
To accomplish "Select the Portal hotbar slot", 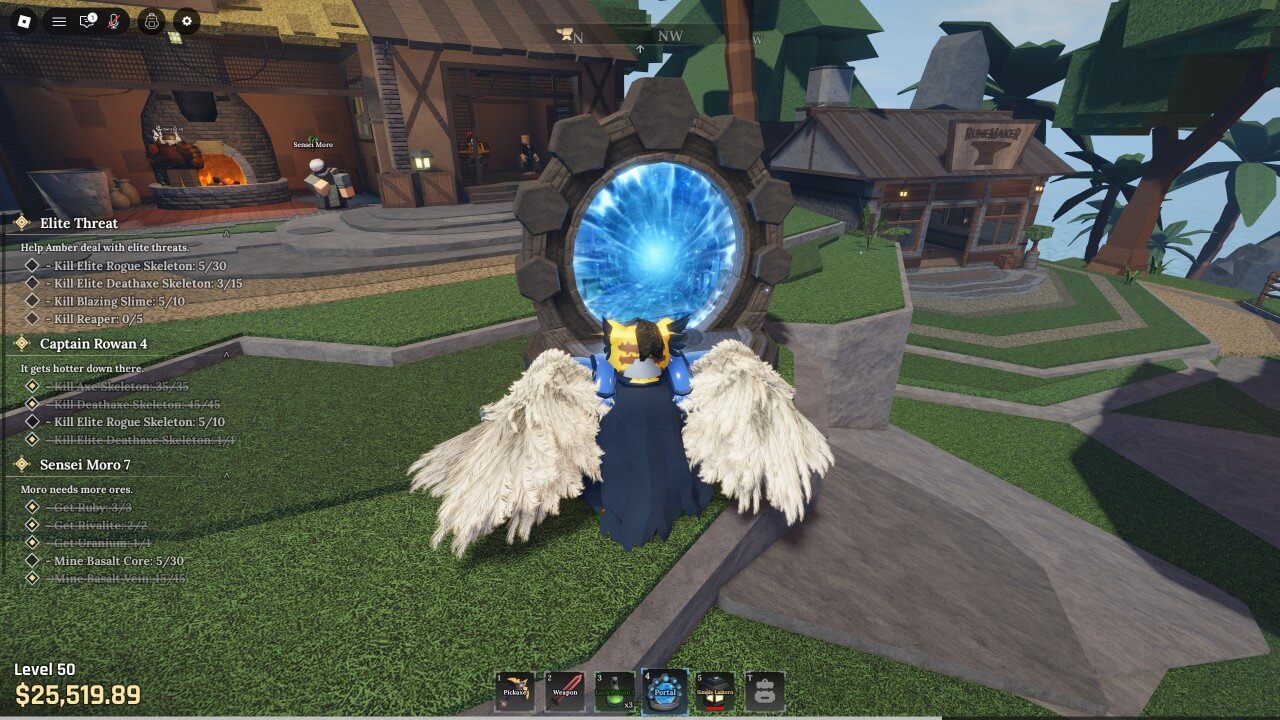I will pos(665,690).
